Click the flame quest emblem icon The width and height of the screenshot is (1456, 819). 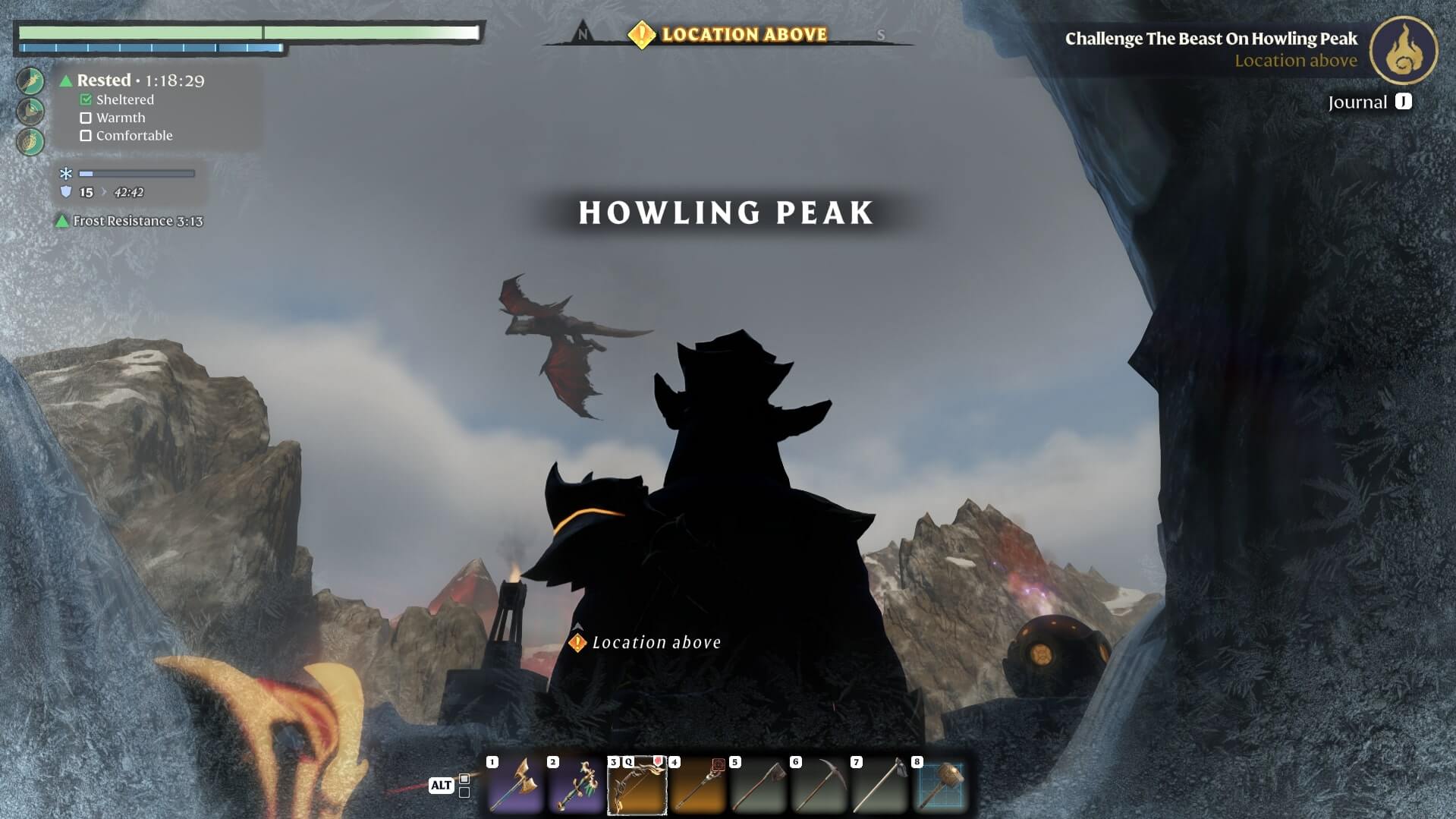pyautogui.click(x=1403, y=50)
